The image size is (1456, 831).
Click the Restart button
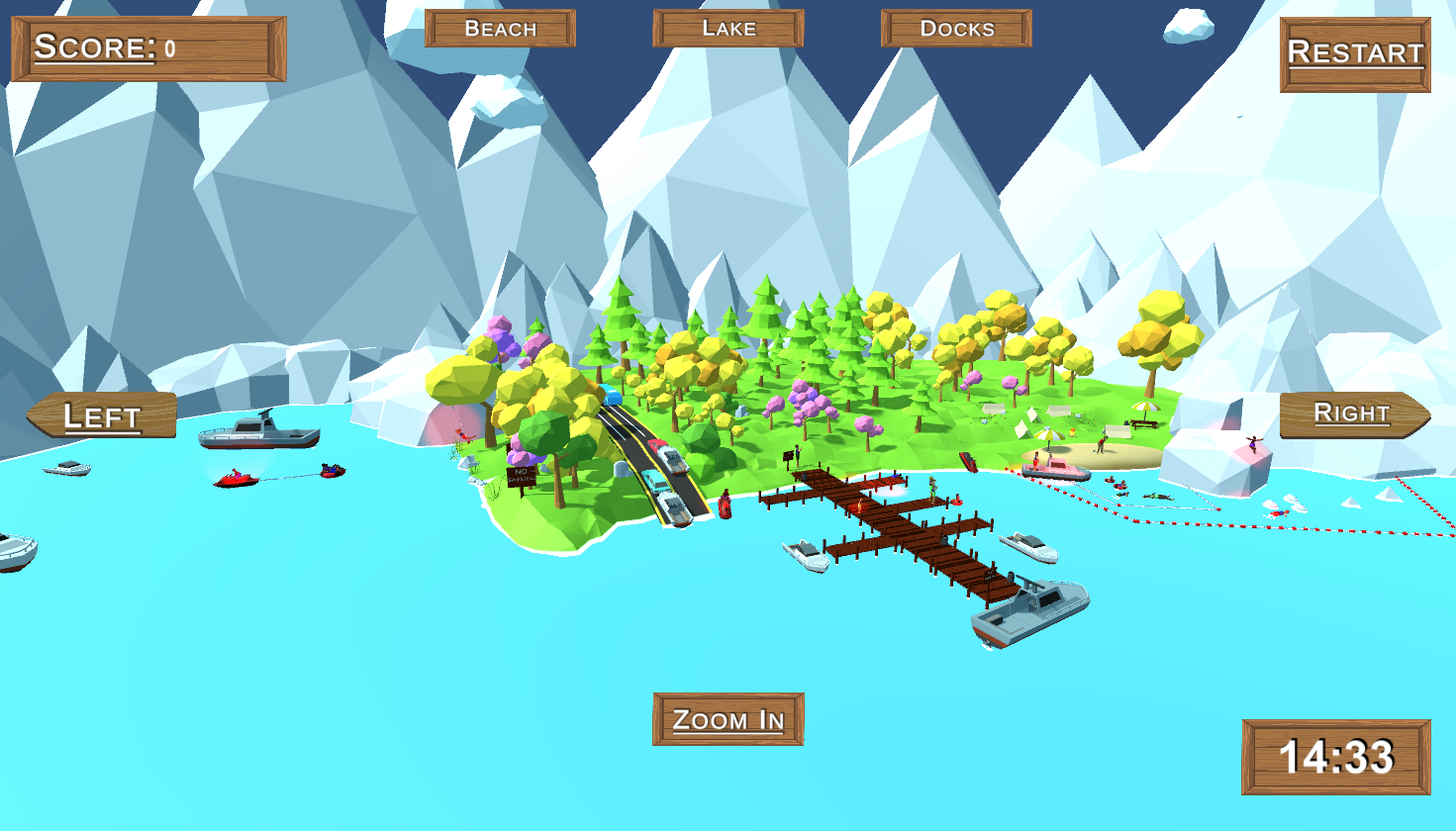click(x=1354, y=54)
